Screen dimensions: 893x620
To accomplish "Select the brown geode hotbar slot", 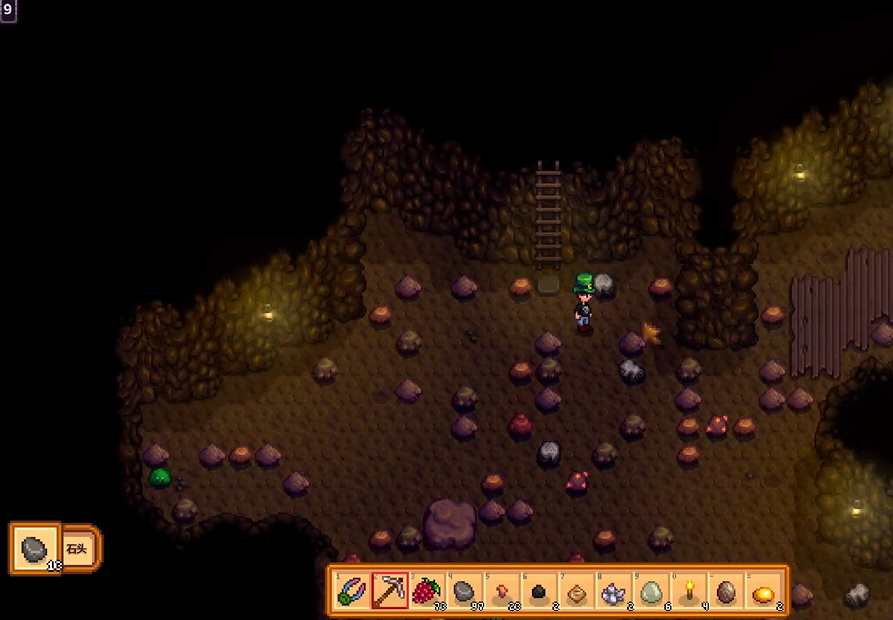I will [727, 591].
